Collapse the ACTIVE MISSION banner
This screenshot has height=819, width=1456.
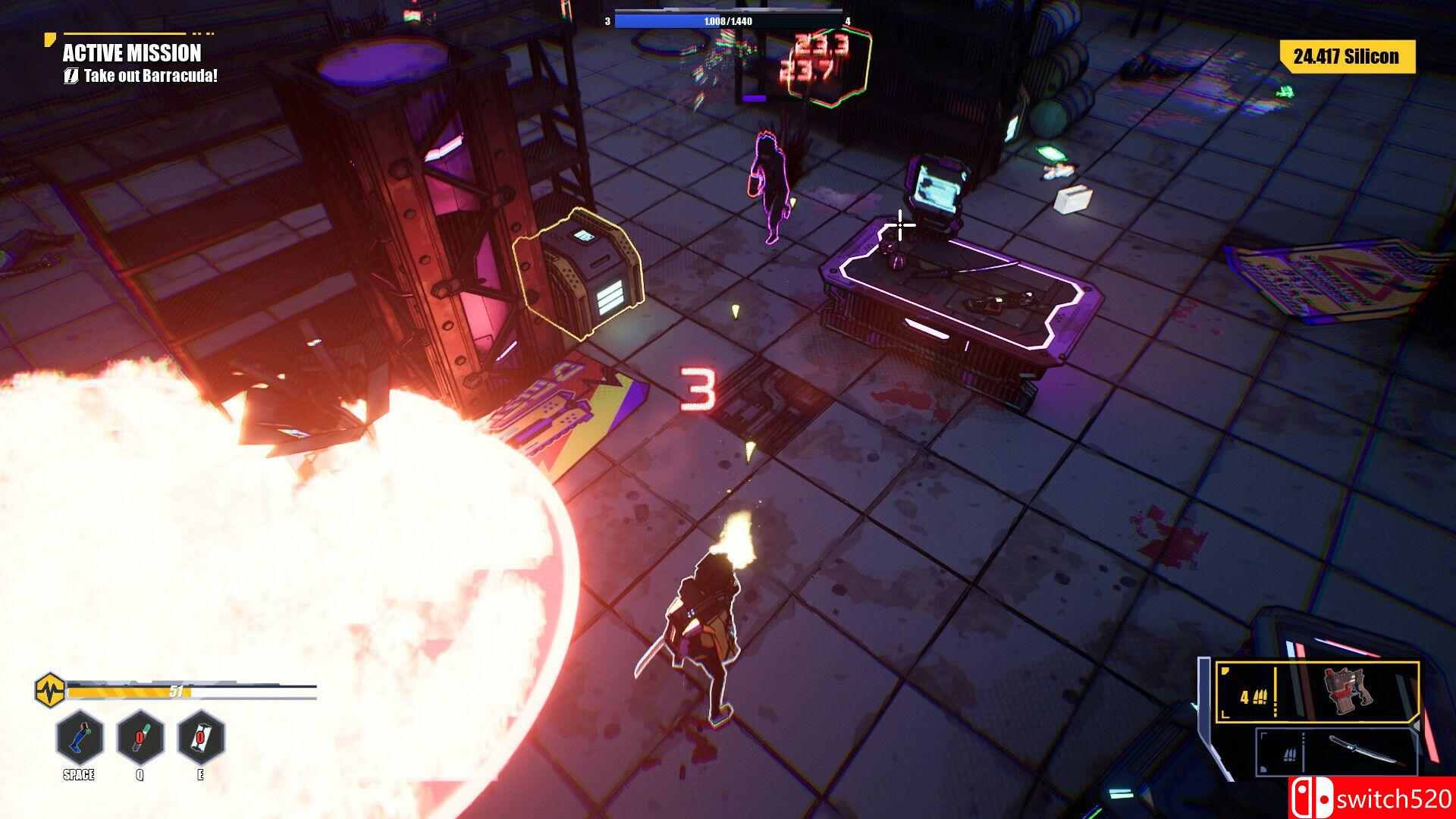point(132,54)
